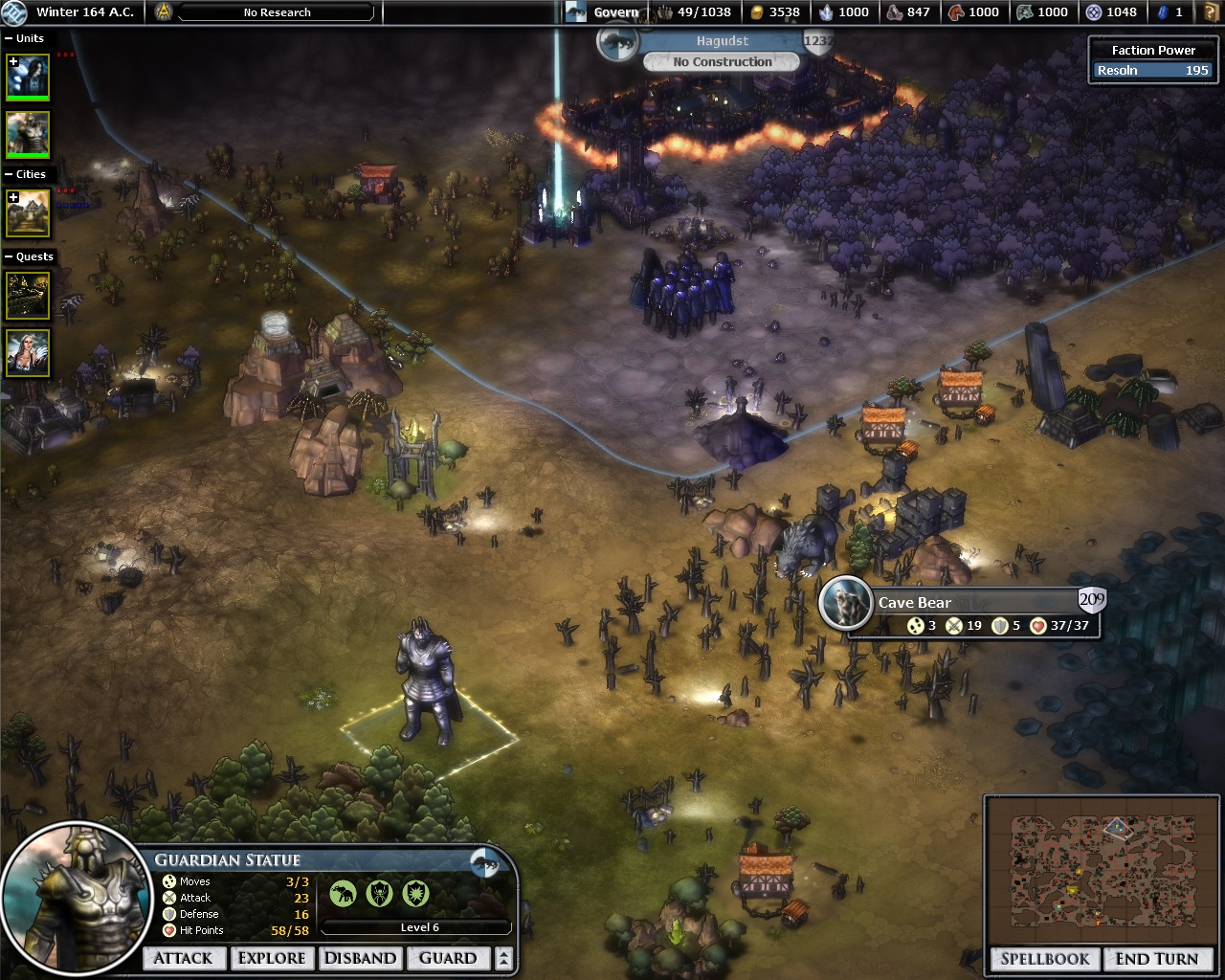Open the Spellbook
1225x980 pixels.
click(x=1045, y=959)
